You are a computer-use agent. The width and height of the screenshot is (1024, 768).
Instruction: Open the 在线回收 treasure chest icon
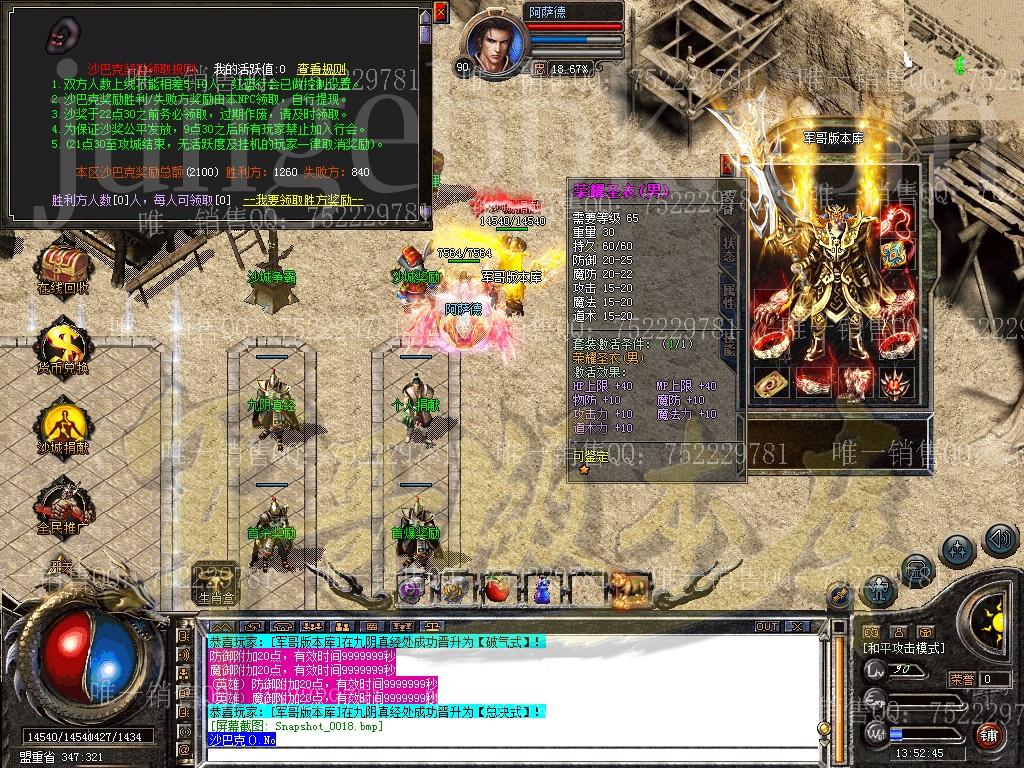pyautogui.click(x=62, y=267)
